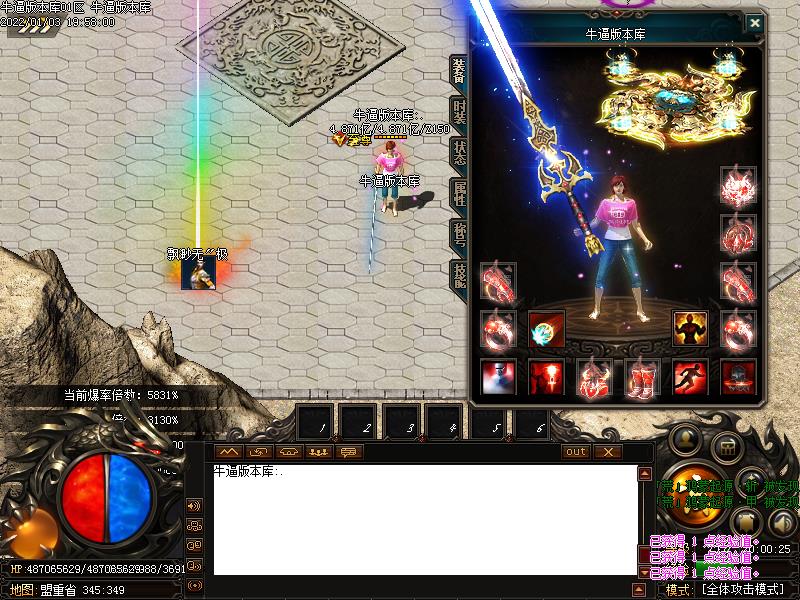Viewport: 800px width, 600px height.
Task: Close the character equipment panel
Action: [755, 23]
